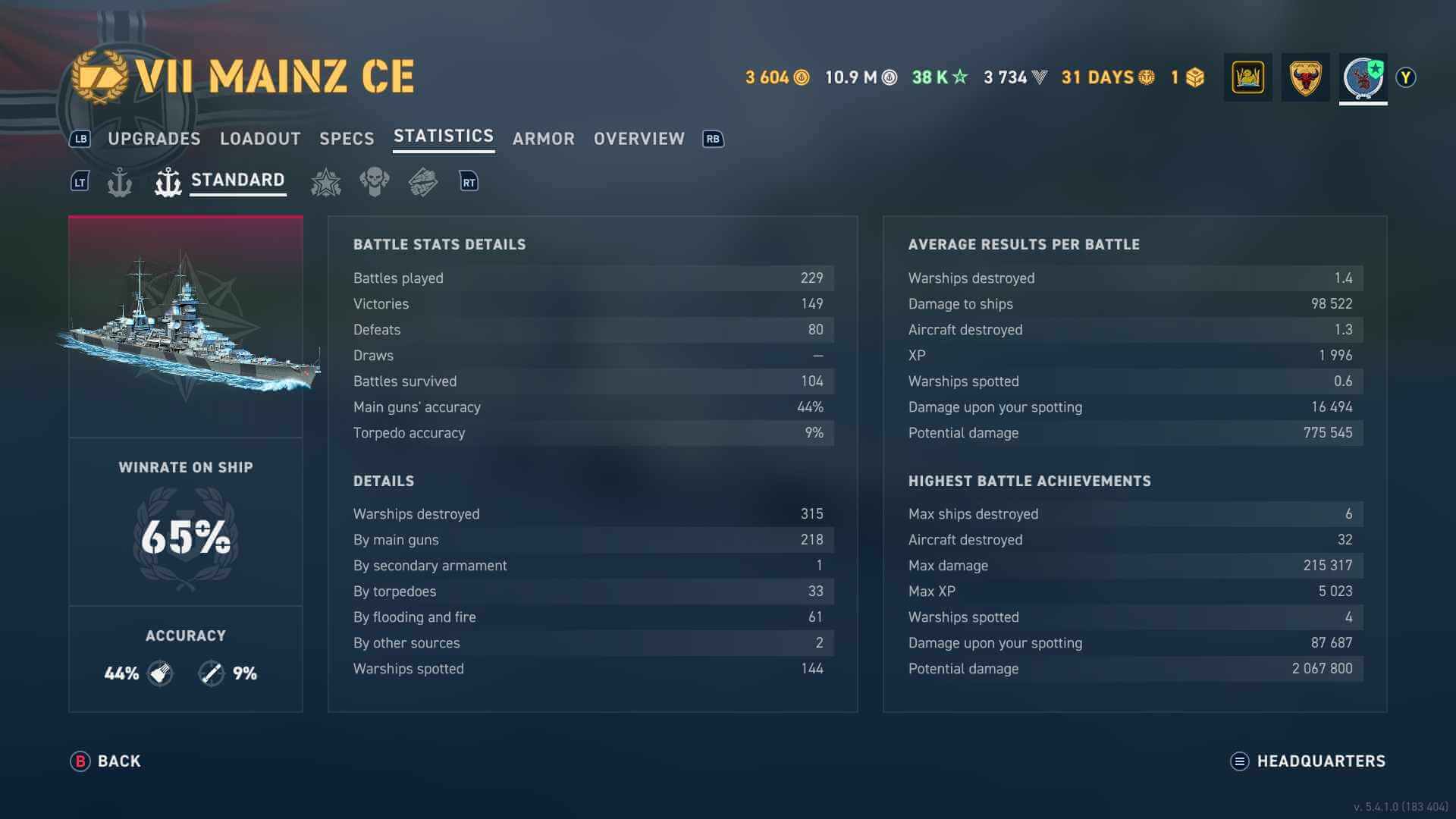Expand filters with the RT control
This screenshot has width=1456, height=819.
[469, 181]
